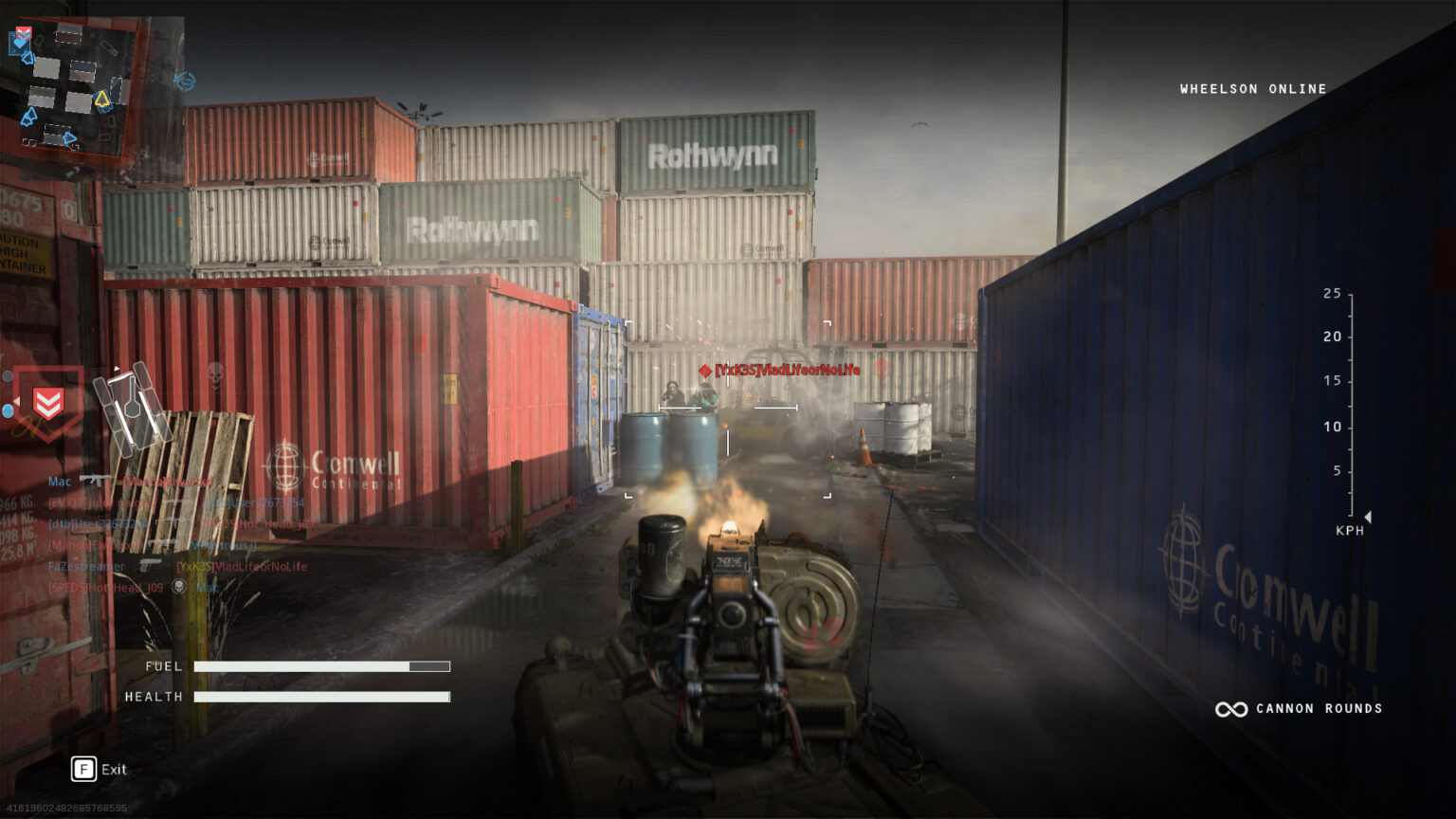Image resolution: width=1456 pixels, height=819 pixels.
Task: Click the WHEELSON ONLINE status label
Action: [1252, 88]
